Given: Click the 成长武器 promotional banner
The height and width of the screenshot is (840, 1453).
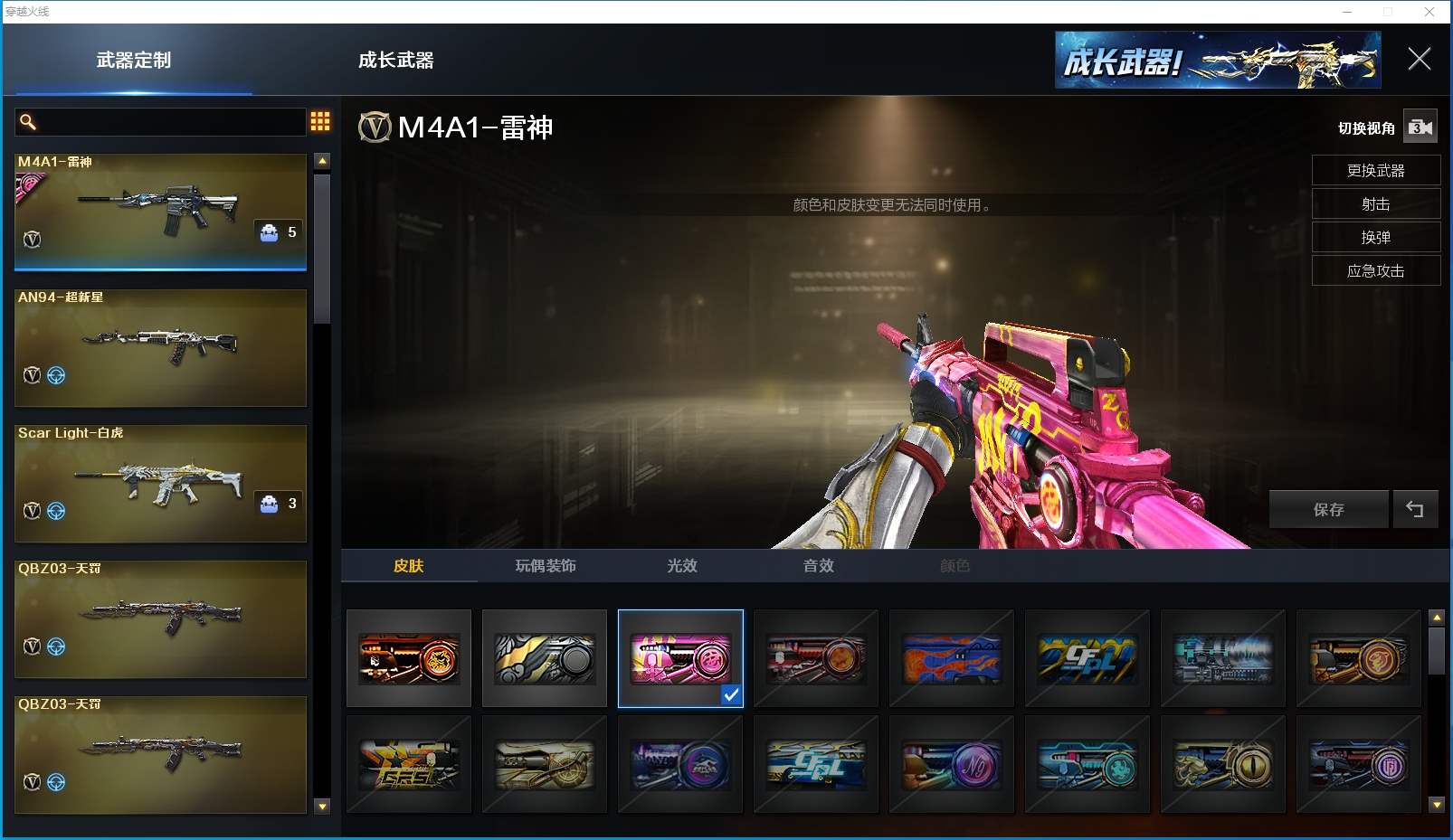Looking at the screenshot, I should pyautogui.click(x=1217, y=61).
